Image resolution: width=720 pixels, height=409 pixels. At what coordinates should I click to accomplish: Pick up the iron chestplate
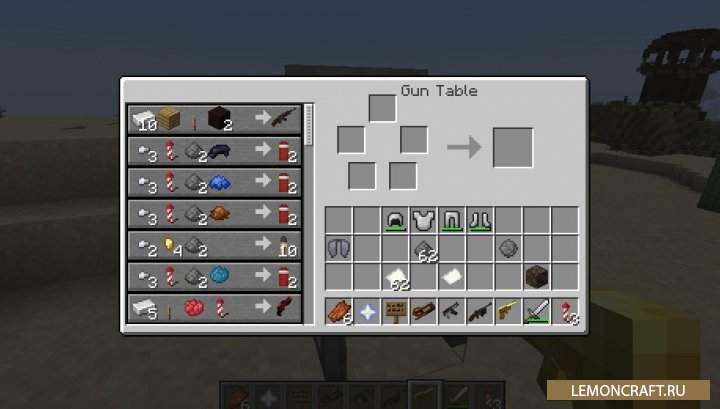pyautogui.click(x=424, y=220)
